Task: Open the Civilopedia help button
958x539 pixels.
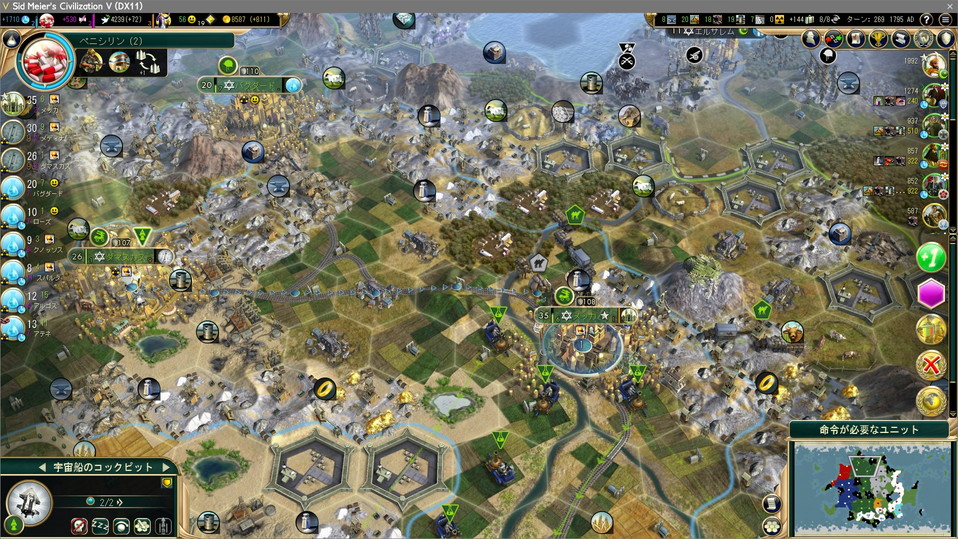Action: pos(926,19)
